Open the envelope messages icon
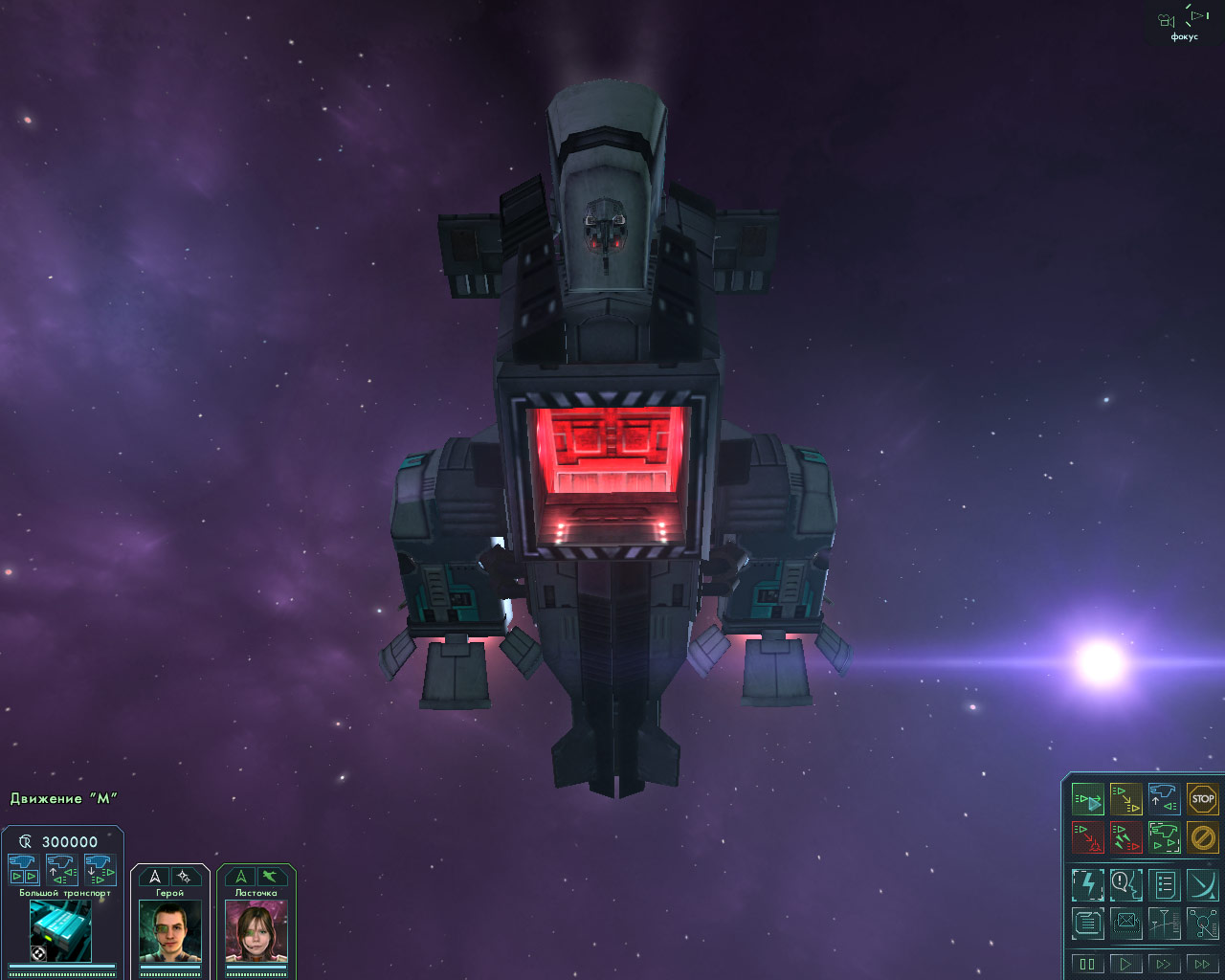 [x=1126, y=924]
